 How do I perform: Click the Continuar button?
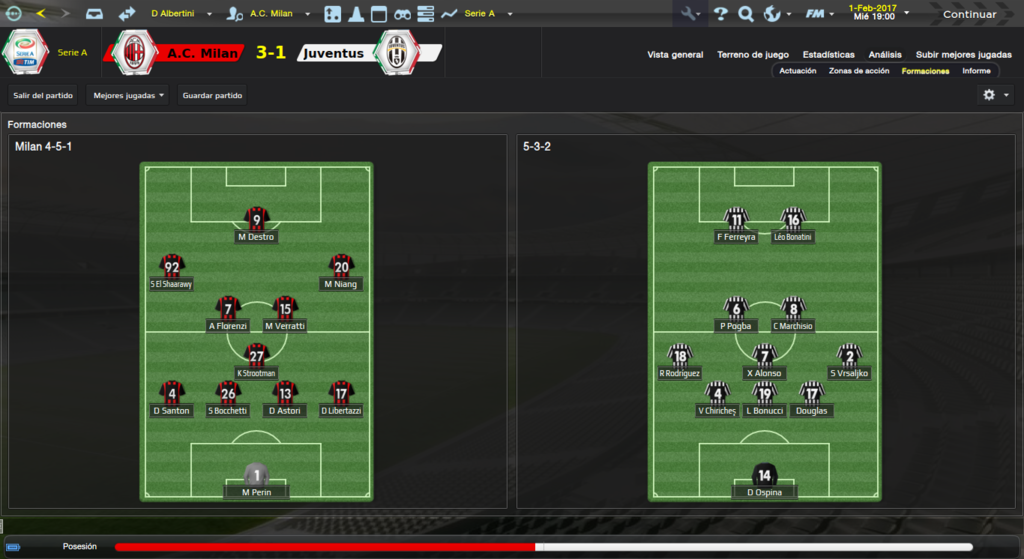click(x=969, y=14)
